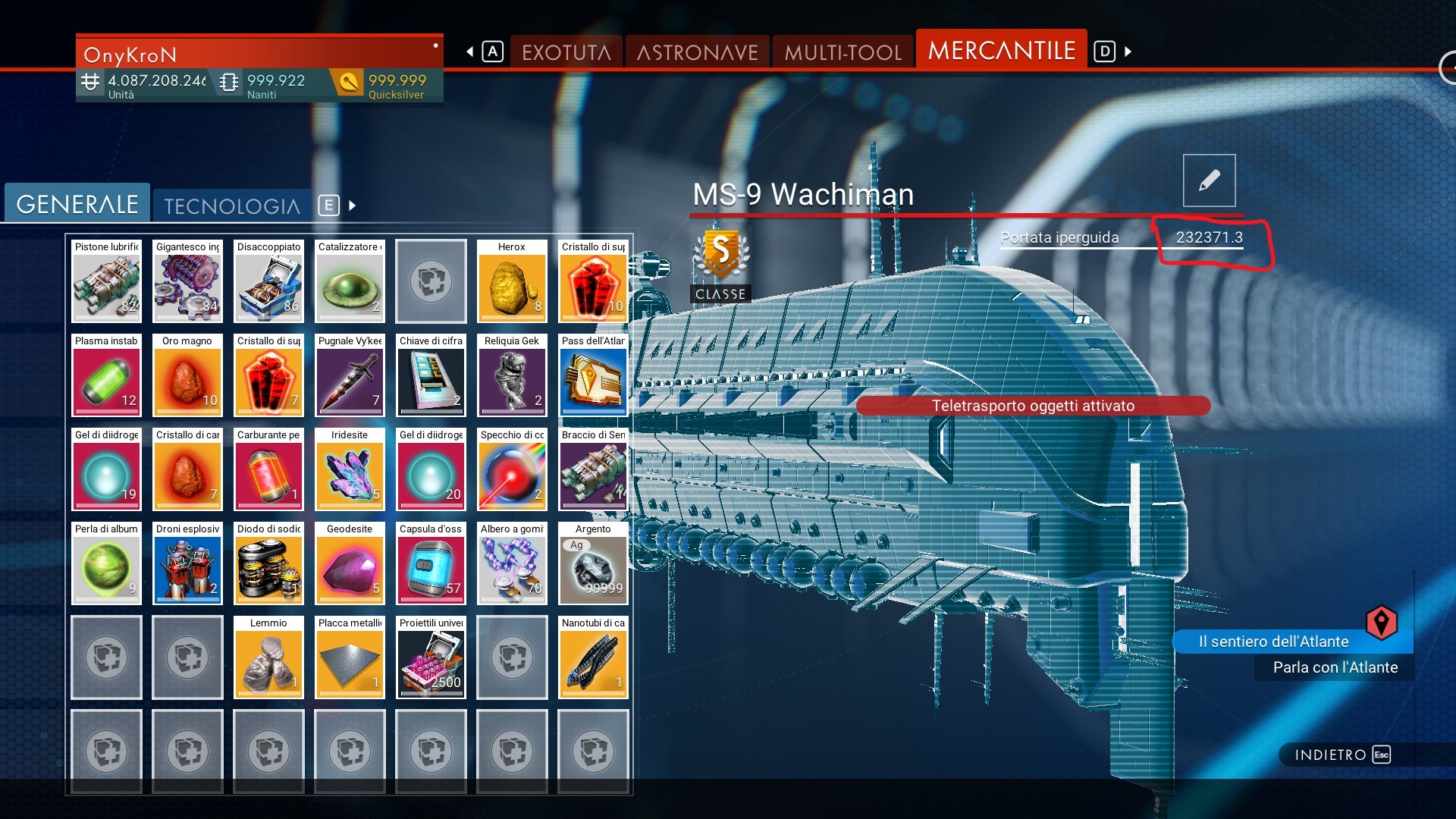This screenshot has height=819, width=1456.
Task: Select the Nanotubi di carbonio slot
Action: (593, 658)
